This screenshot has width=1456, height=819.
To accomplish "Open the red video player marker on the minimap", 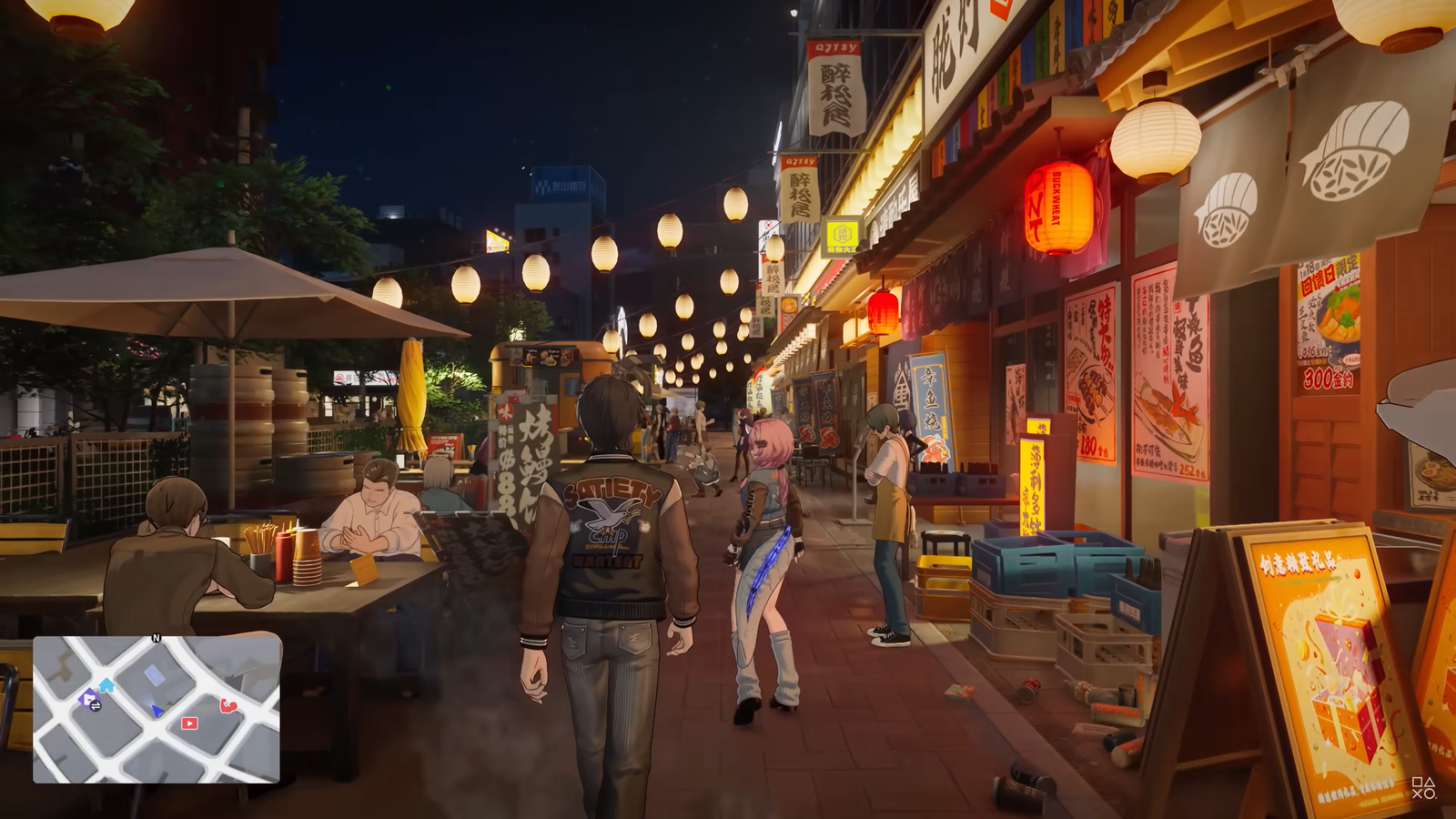I will (x=189, y=723).
